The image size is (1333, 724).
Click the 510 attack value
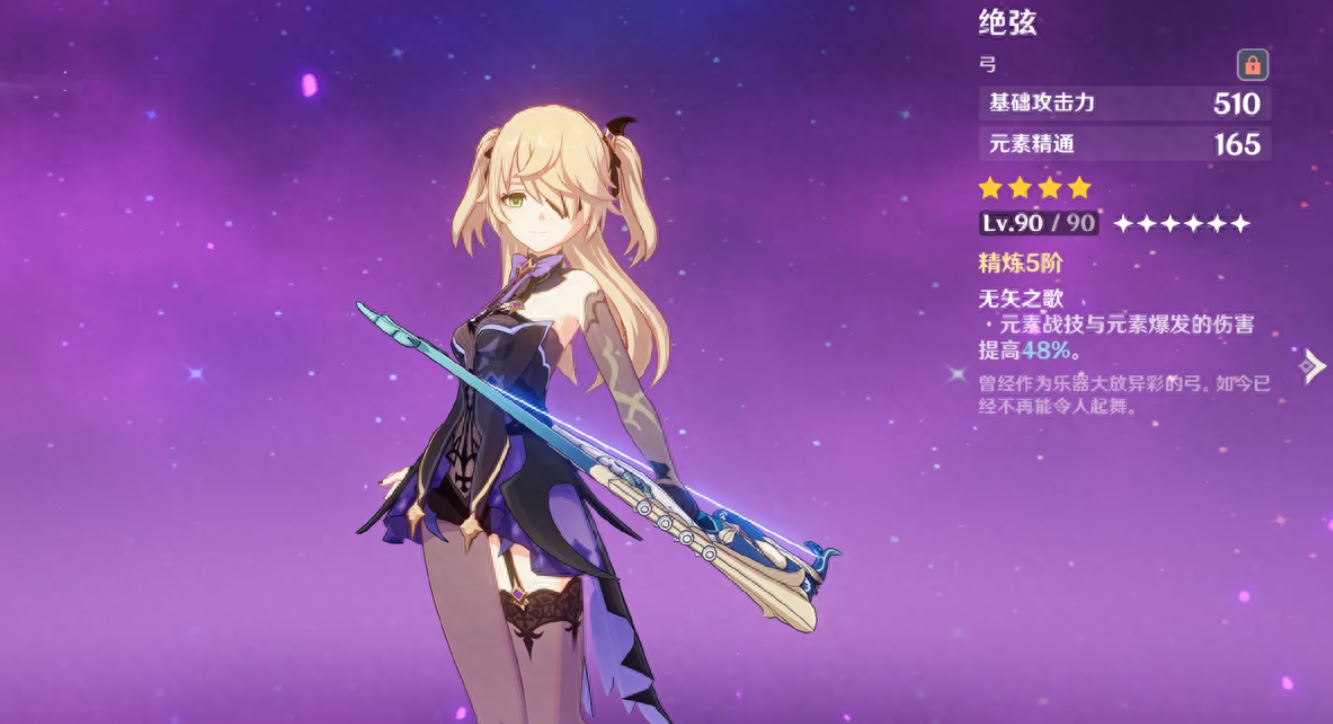click(1237, 102)
